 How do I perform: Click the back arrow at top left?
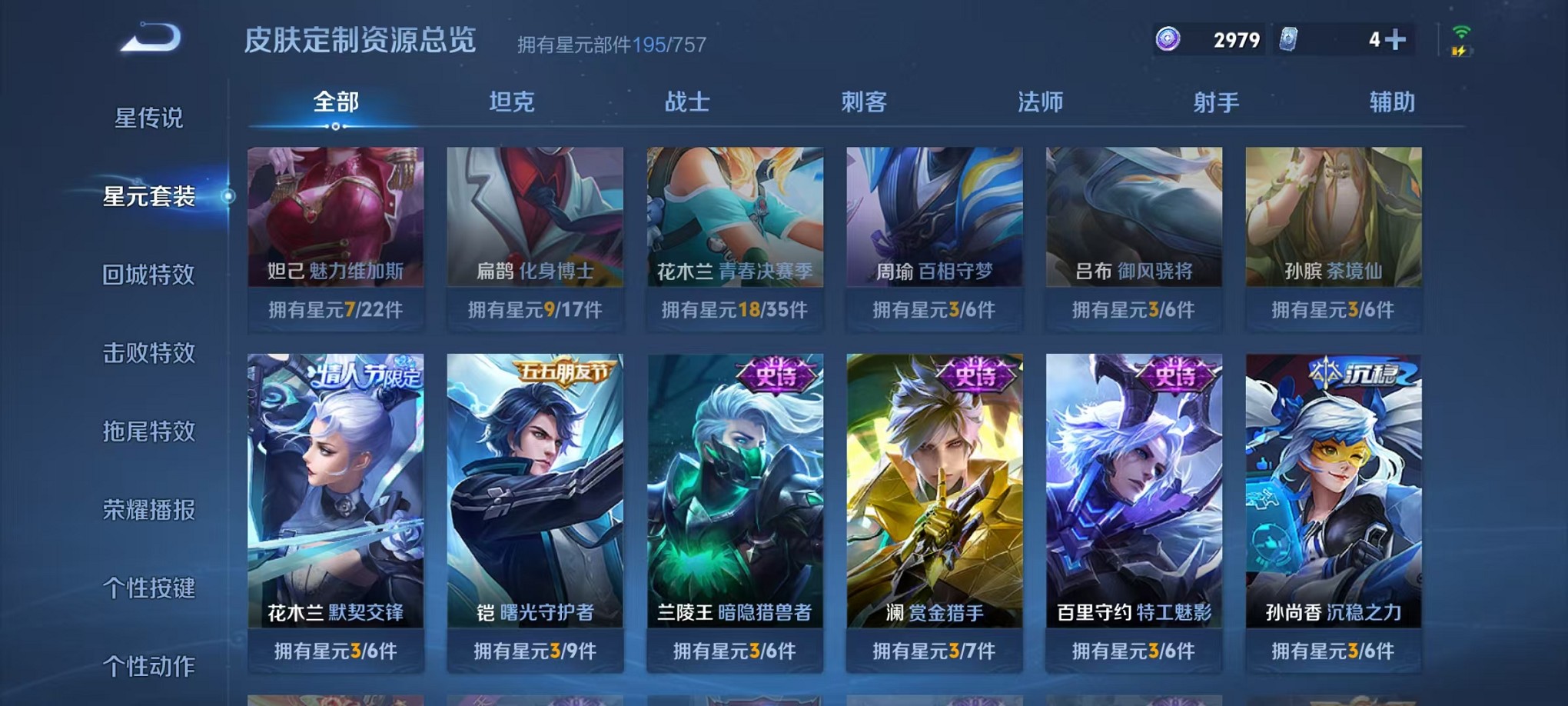click(x=148, y=36)
